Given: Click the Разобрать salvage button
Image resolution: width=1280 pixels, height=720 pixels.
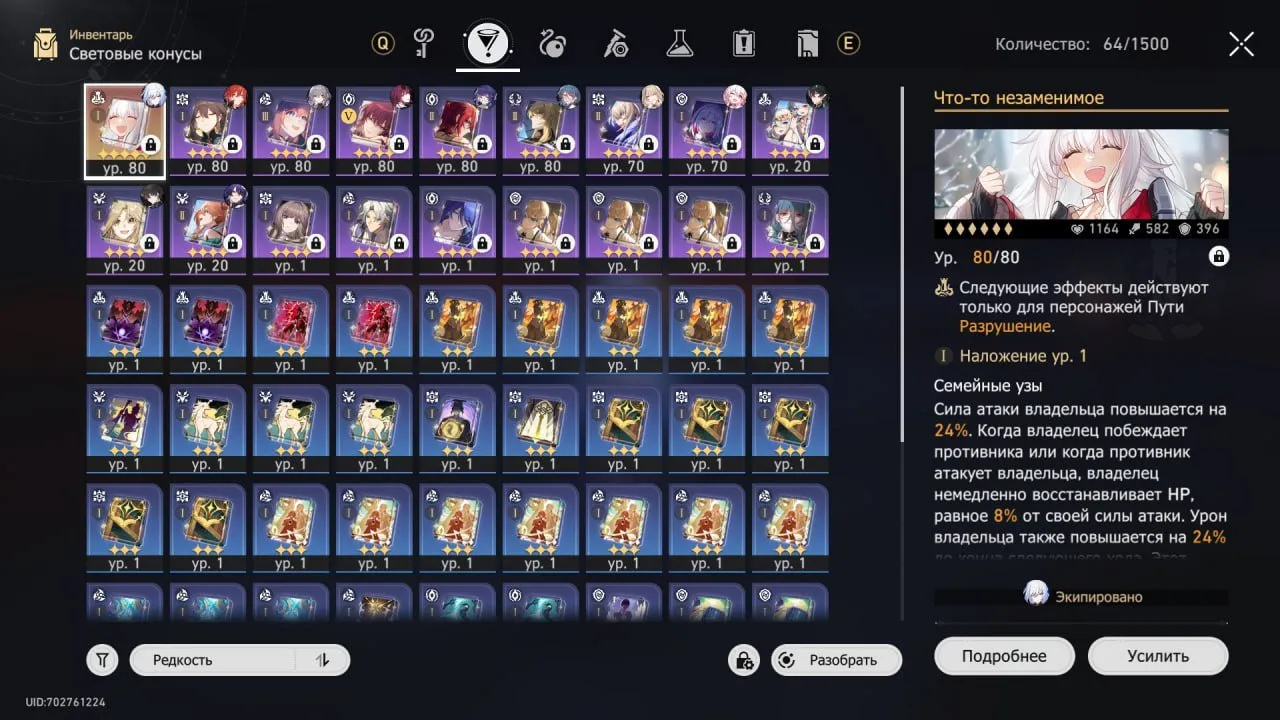Looking at the screenshot, I should point(836,660).
